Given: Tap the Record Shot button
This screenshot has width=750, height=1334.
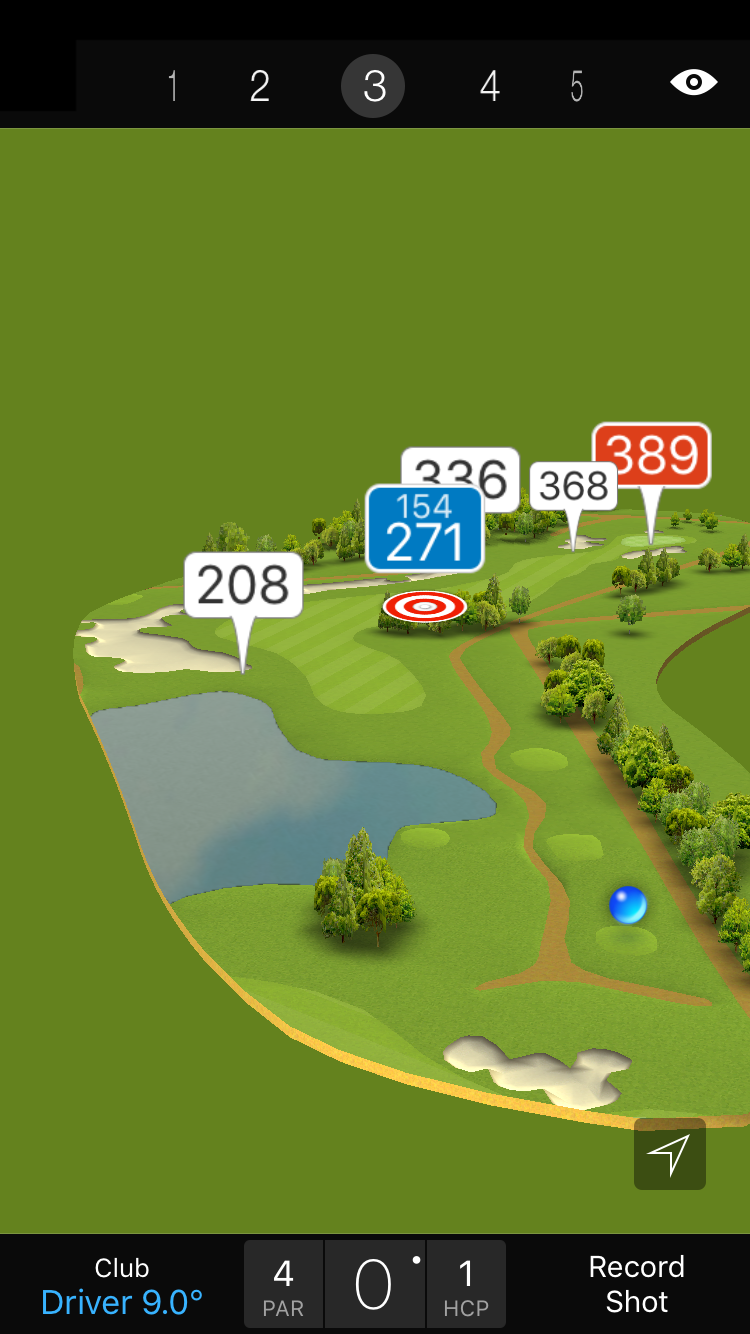Looking at the screenshot, I should (636, 1284).
